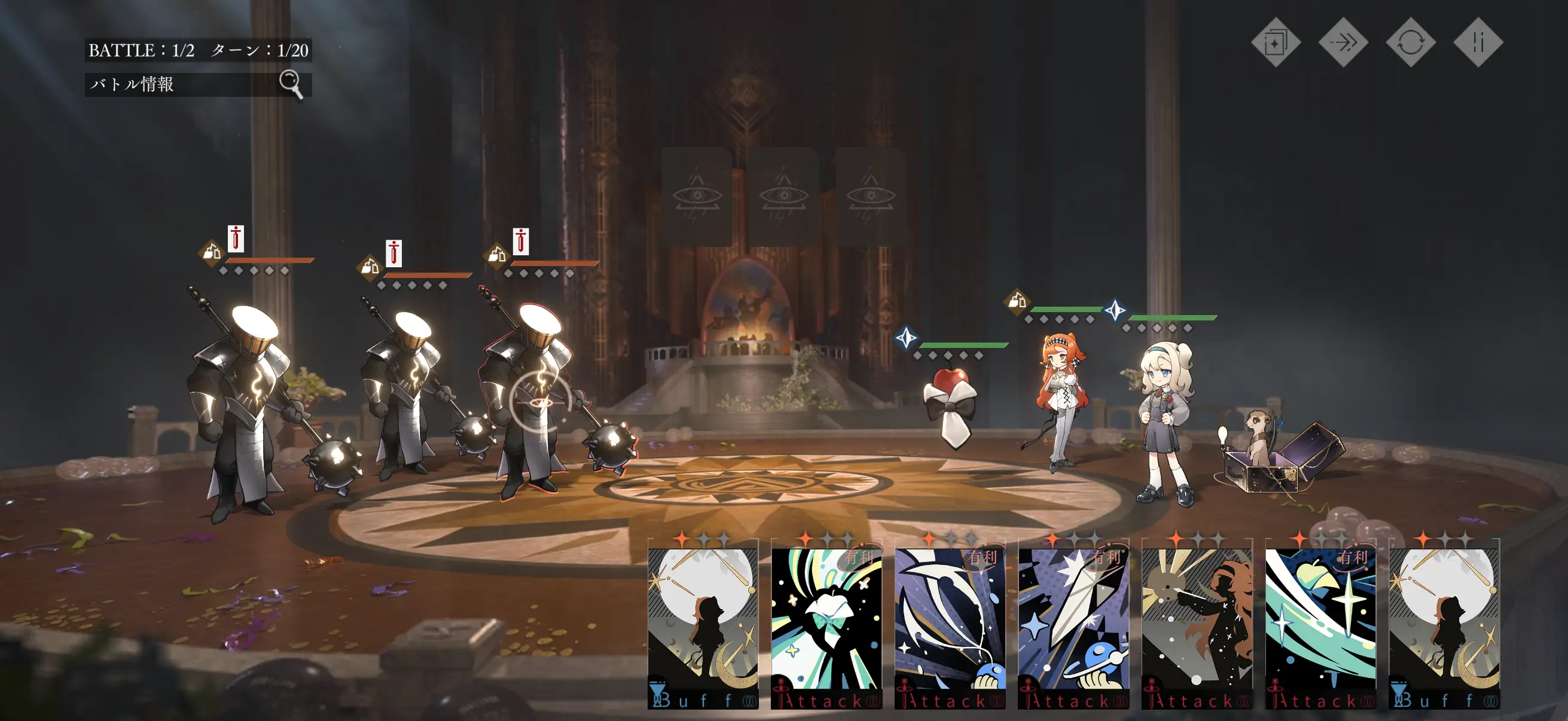Click the pause button with vertical bars
This screenshot has width=1568, height=721.
(x=1478, y=42)
